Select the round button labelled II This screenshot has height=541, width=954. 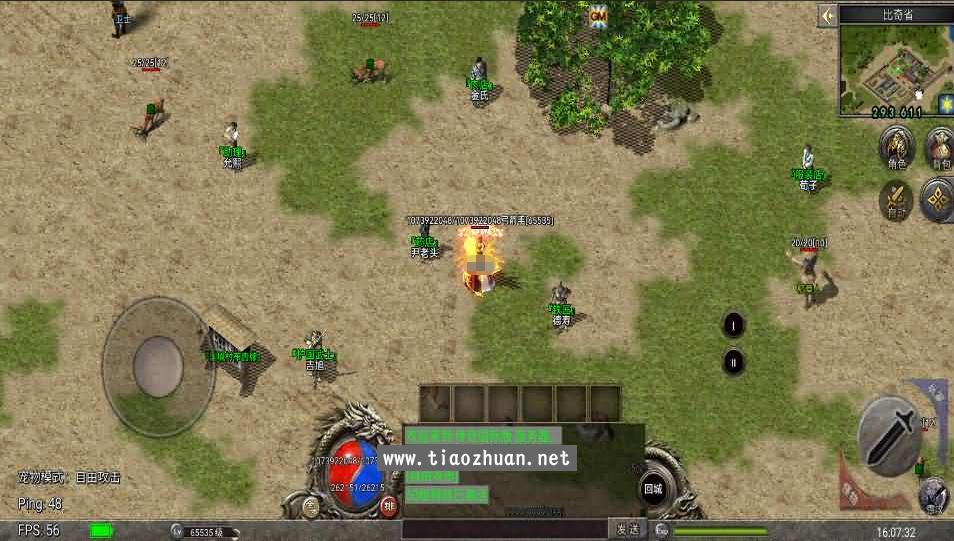(x=734, y=361)
